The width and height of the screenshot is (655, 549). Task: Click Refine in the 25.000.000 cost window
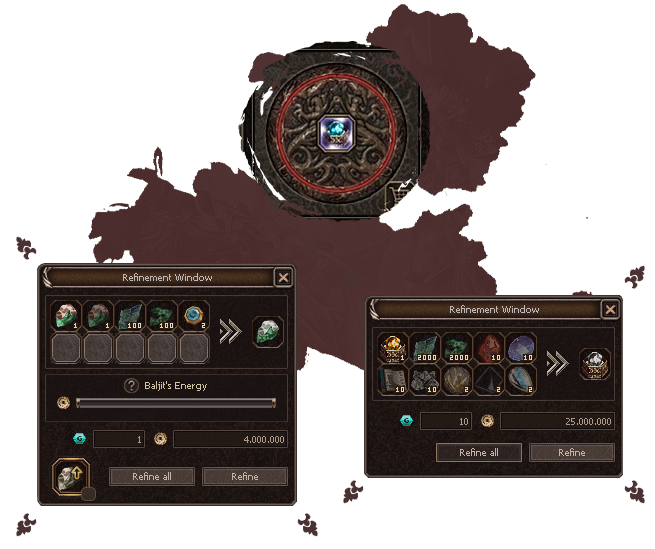pyautogui.click(x=572, y=452)
